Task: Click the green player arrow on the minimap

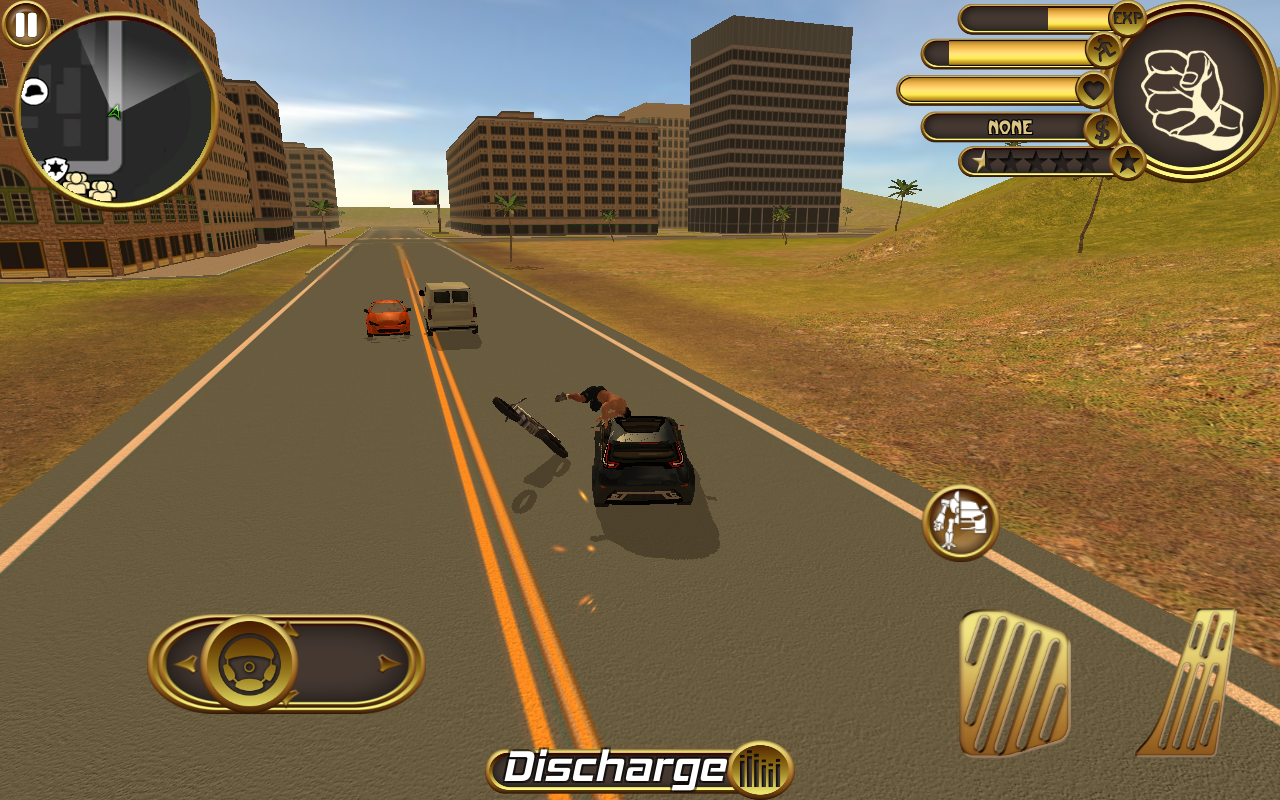Action: [x=115, y=112]
